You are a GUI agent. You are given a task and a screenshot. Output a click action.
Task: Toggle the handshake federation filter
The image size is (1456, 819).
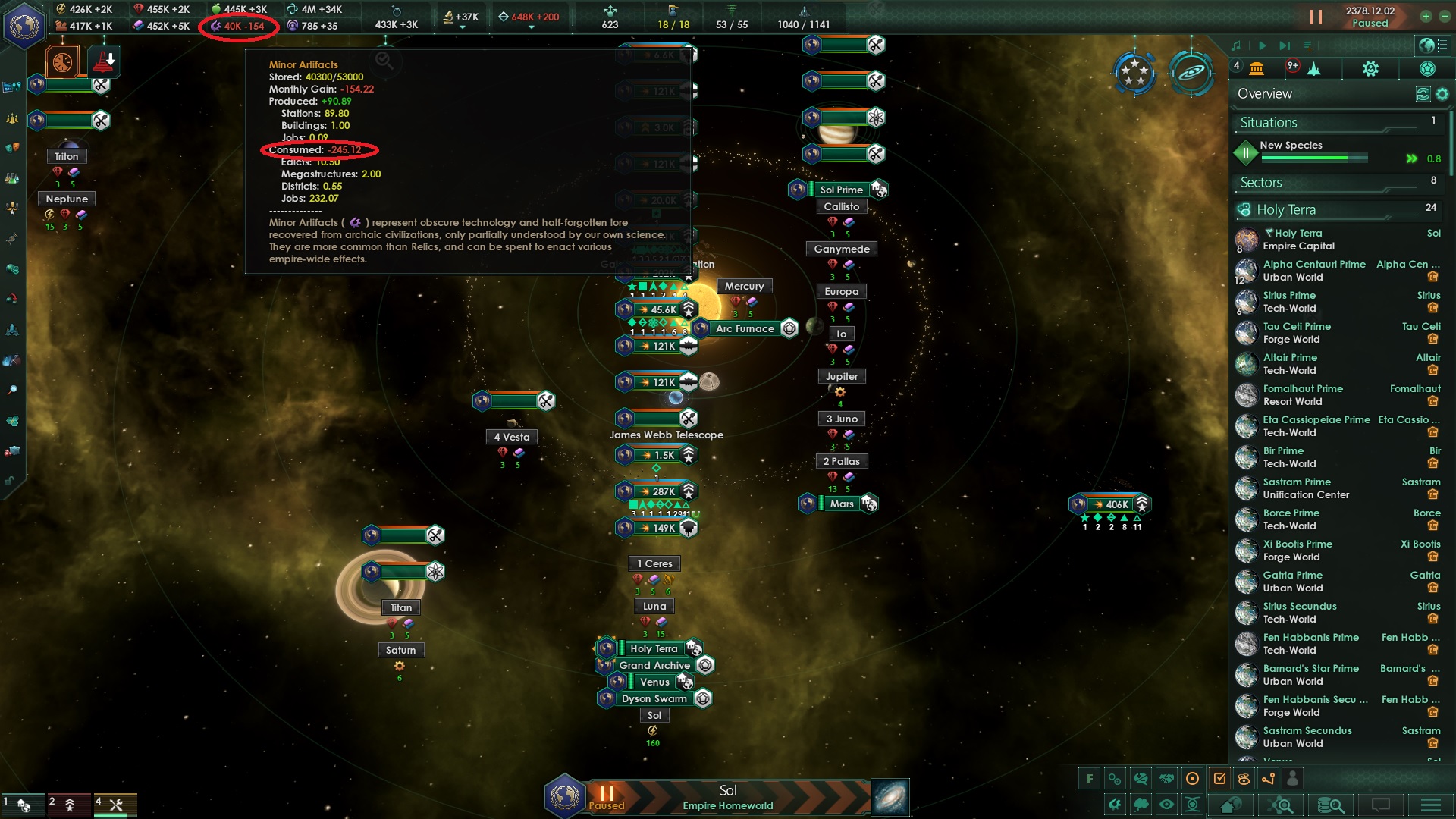(x=1166, y=778)
